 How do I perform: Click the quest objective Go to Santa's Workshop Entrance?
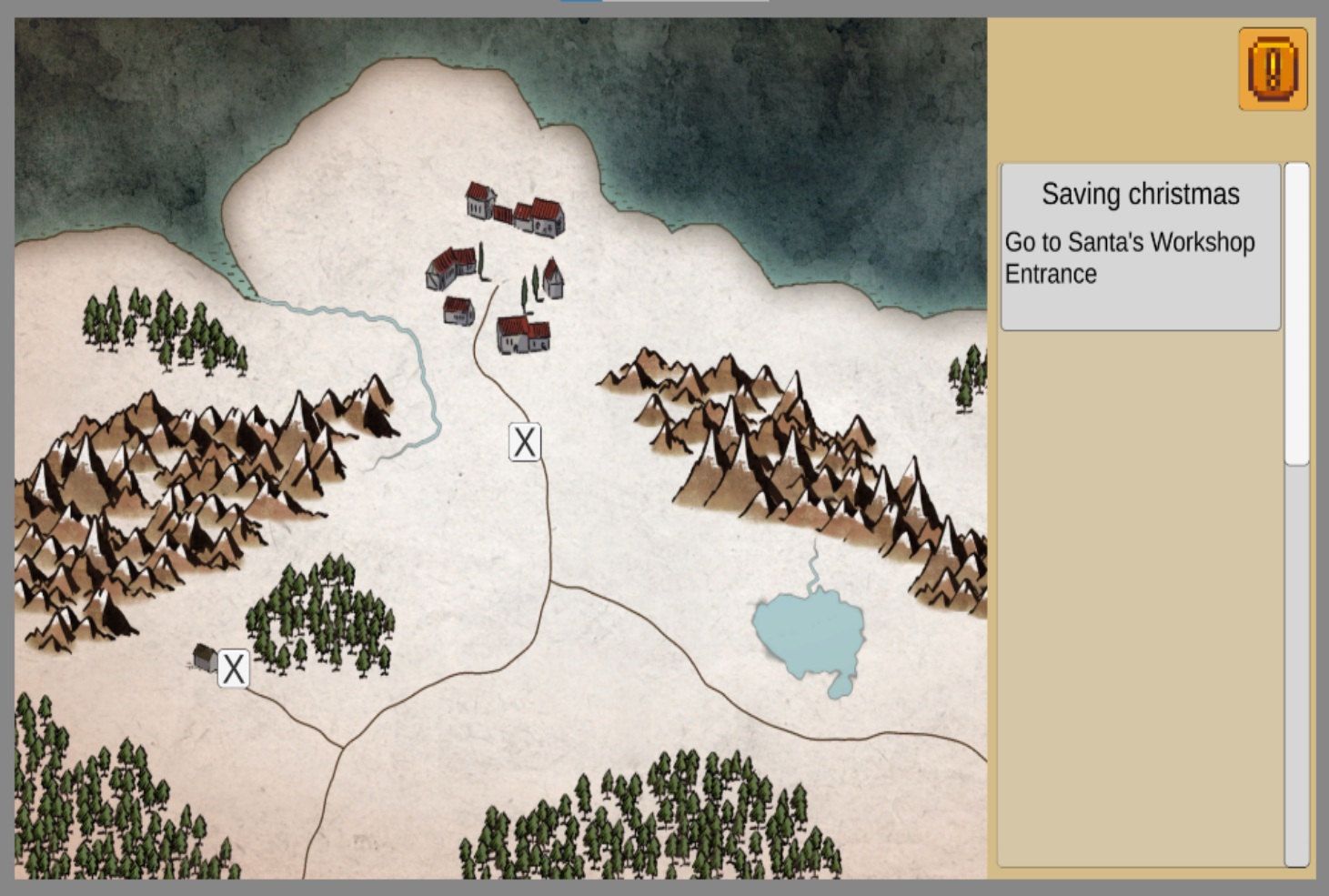[1129, 257]
